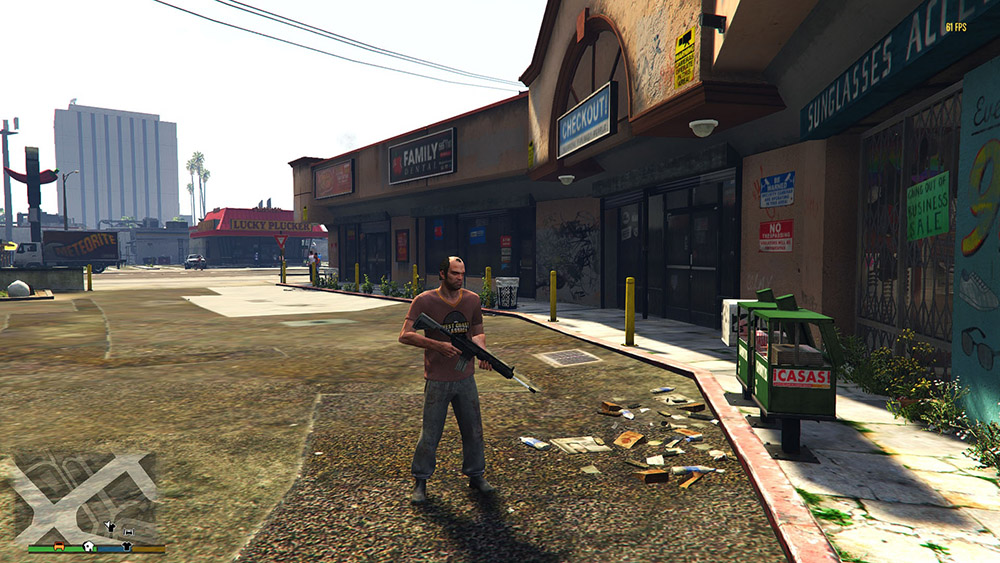Select the orange vehicle garage blip

pyautogui.click(x=59, y=546)
